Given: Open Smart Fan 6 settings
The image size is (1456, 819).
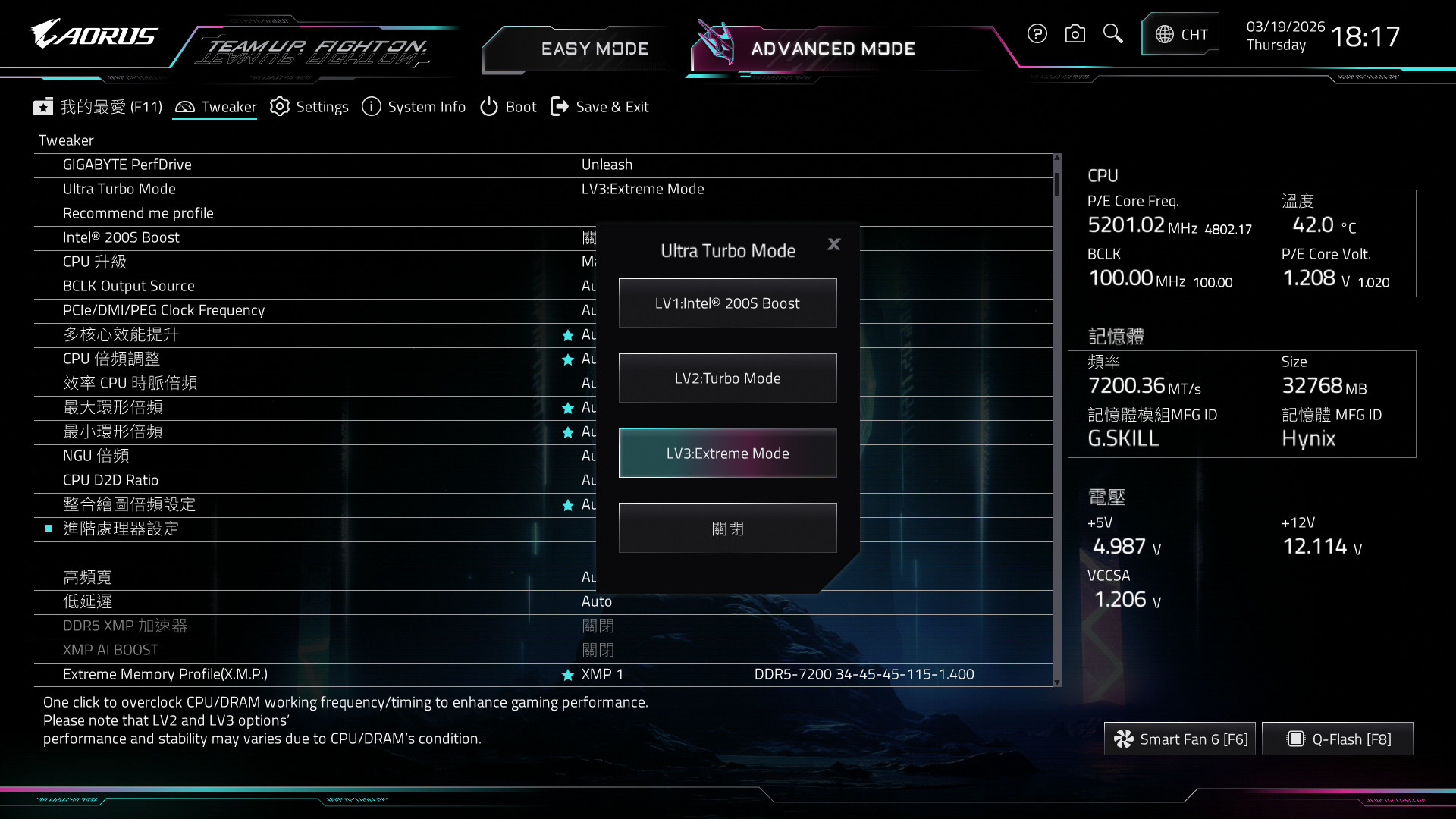Looking at the screenshot, I should tap(1180, 739).
